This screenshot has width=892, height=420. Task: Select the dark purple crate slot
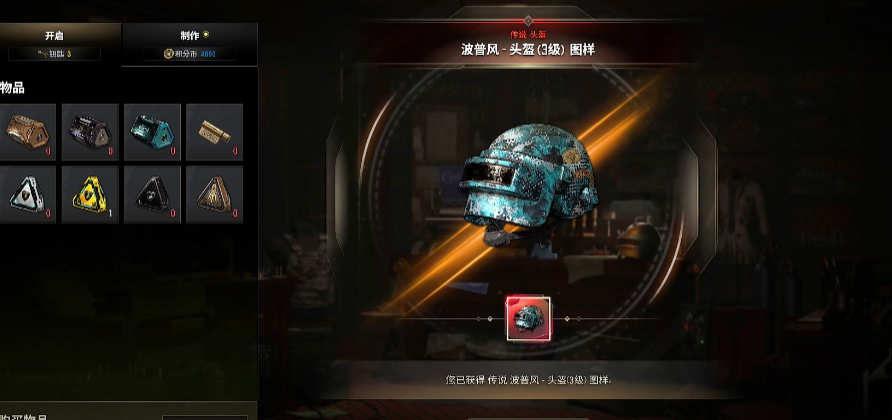click(x=90, y=132)
